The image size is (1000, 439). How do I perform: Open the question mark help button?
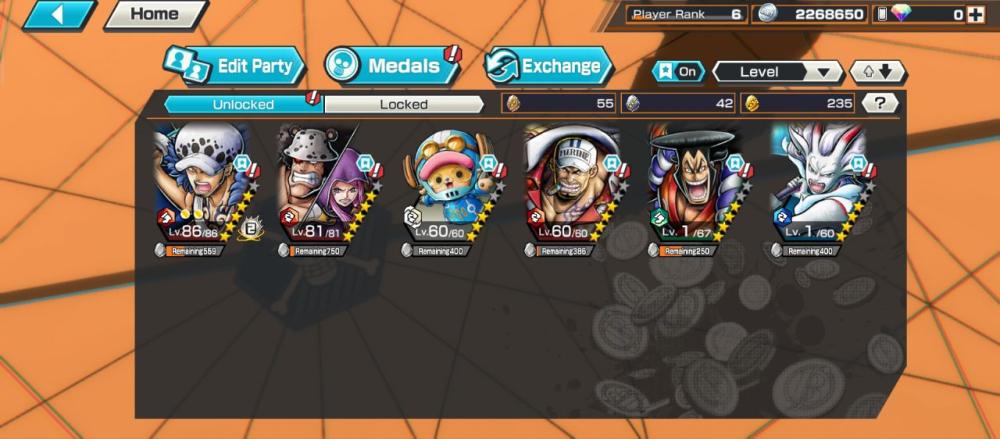(879, 103)
